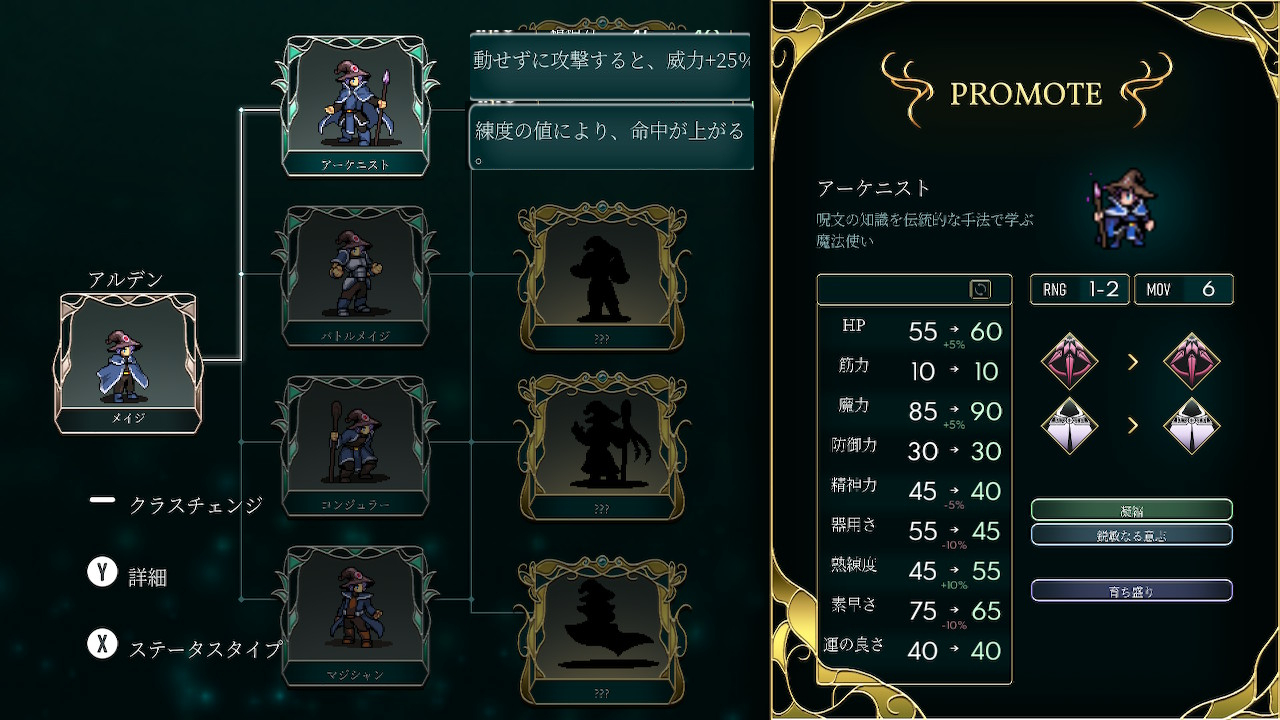Viewport: 1280px width, 720px height.
Task: Choose the バトルメイジ class node
Action: coord(355,276)
